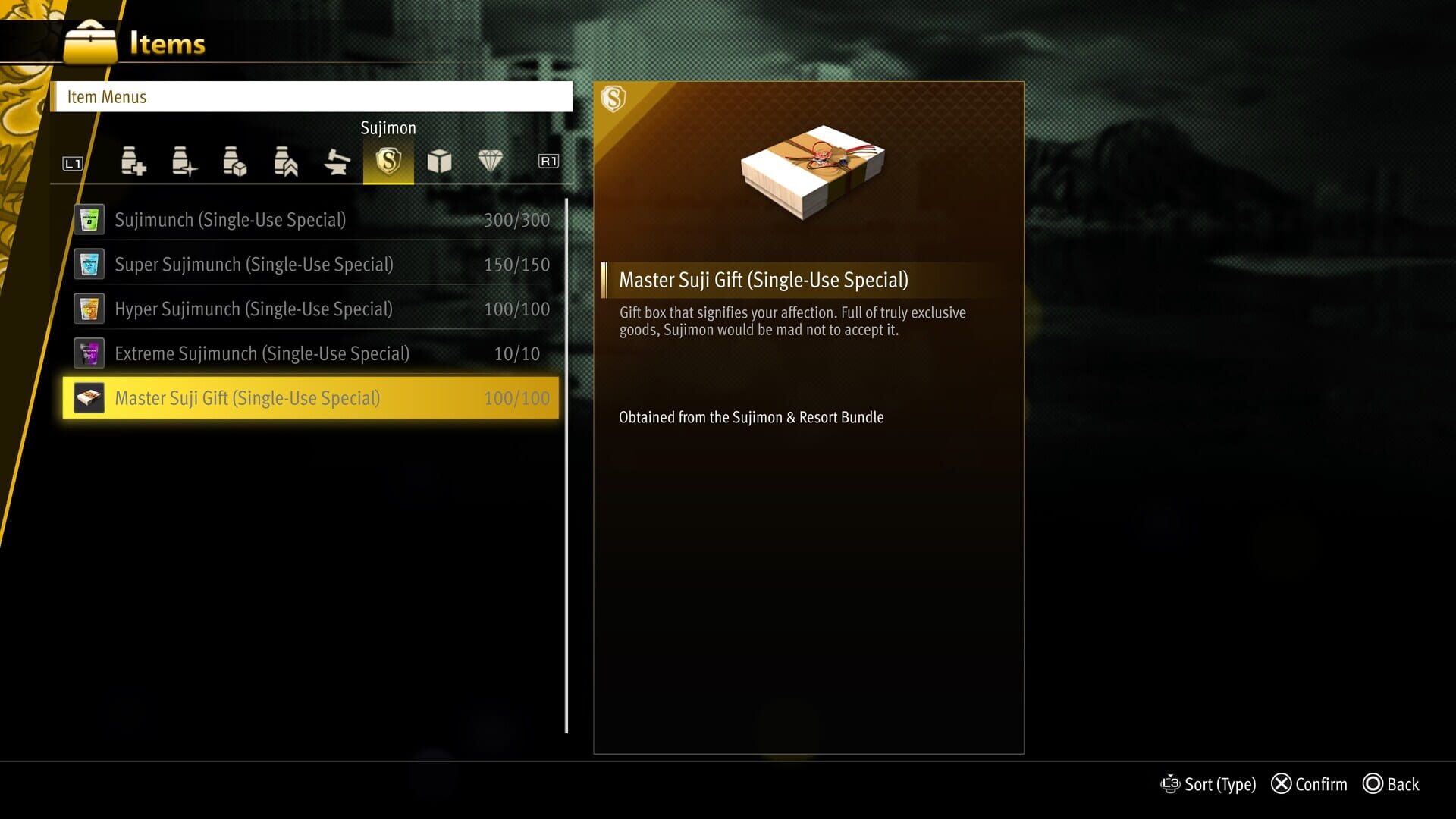Open the sparkle bottle item category
This screenshot has height=819, width=1456.
point(184,162)
